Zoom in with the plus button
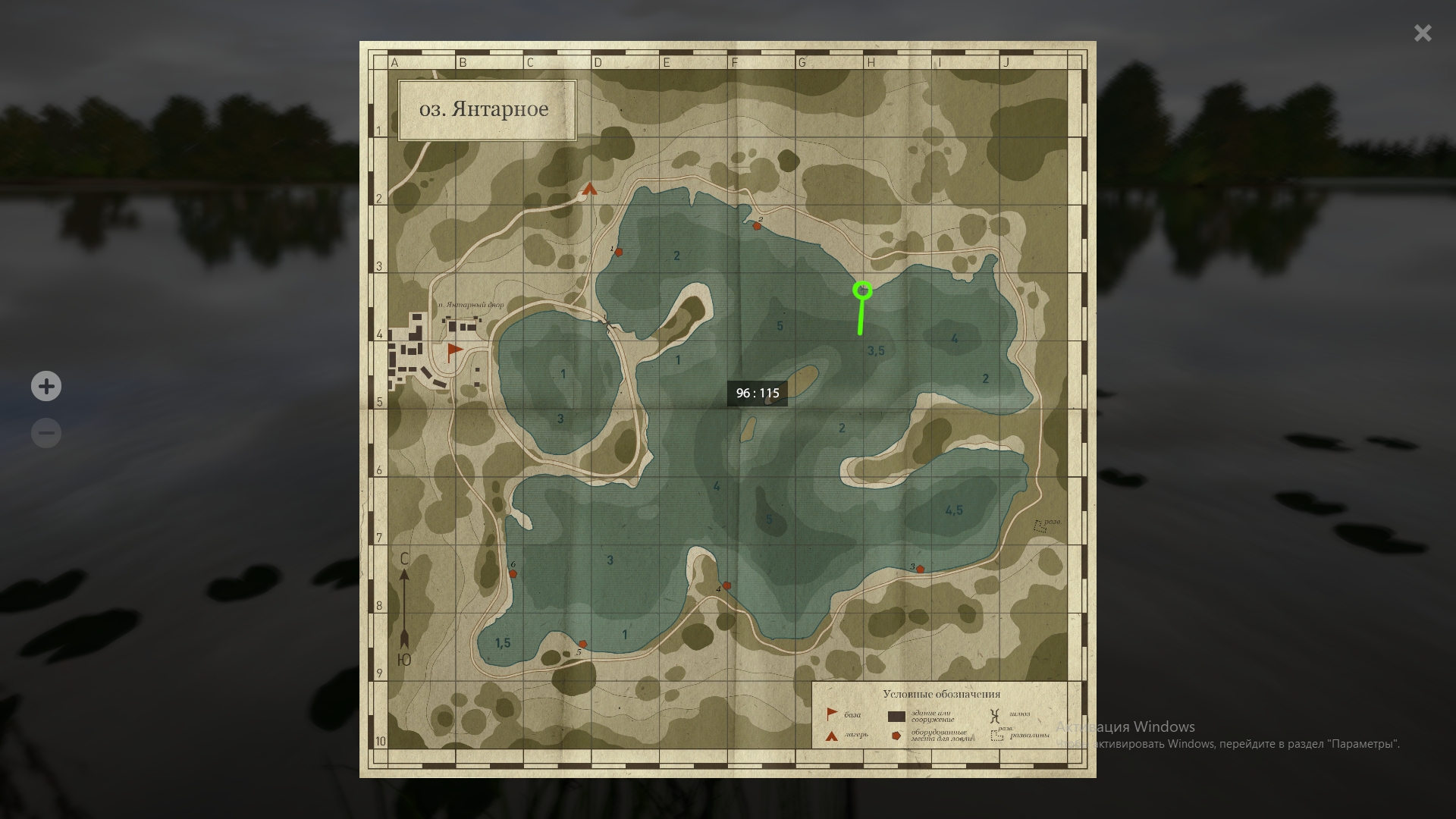 (x=45, y=386)
